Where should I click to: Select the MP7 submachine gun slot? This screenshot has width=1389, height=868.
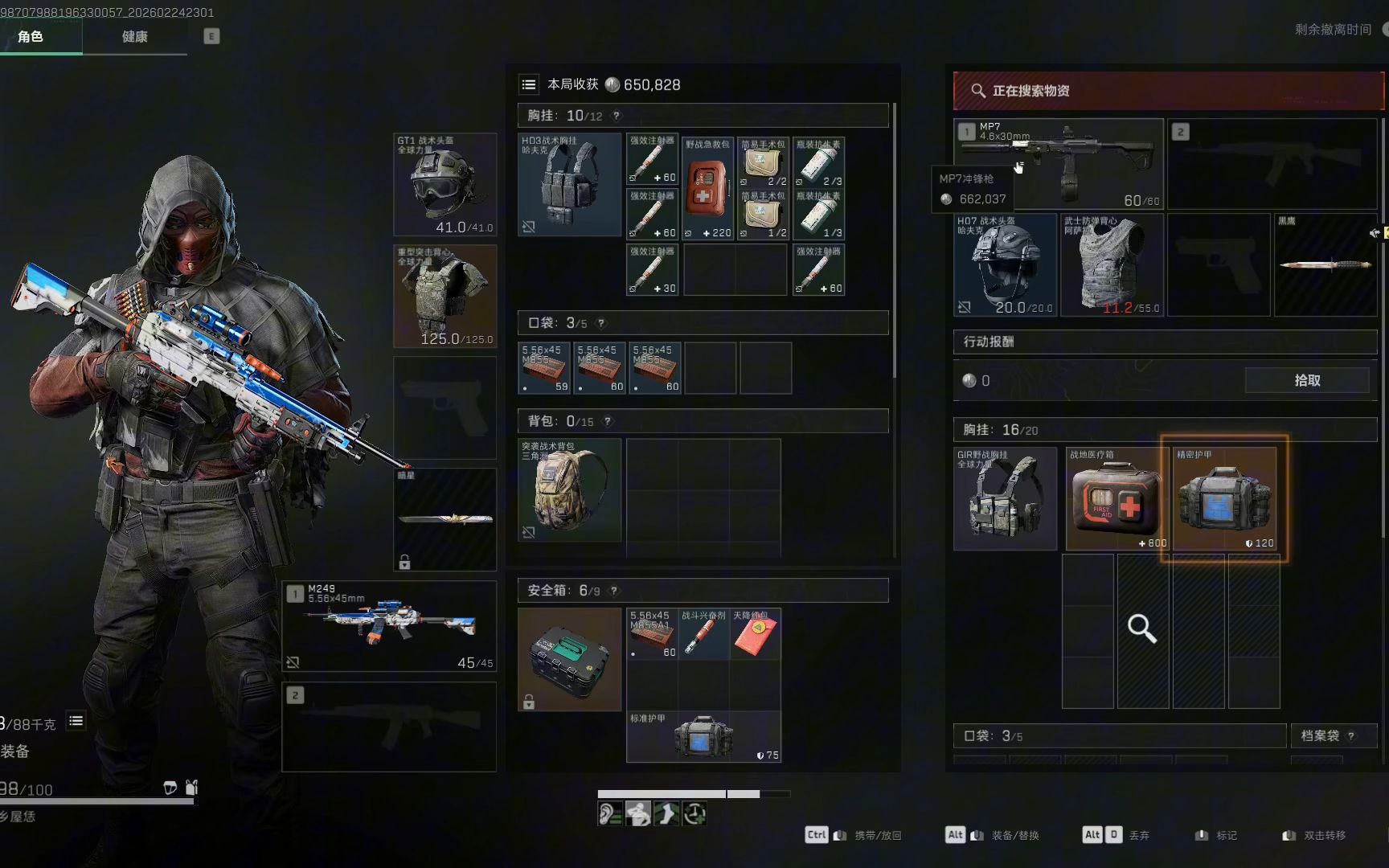click(1058, 164)
